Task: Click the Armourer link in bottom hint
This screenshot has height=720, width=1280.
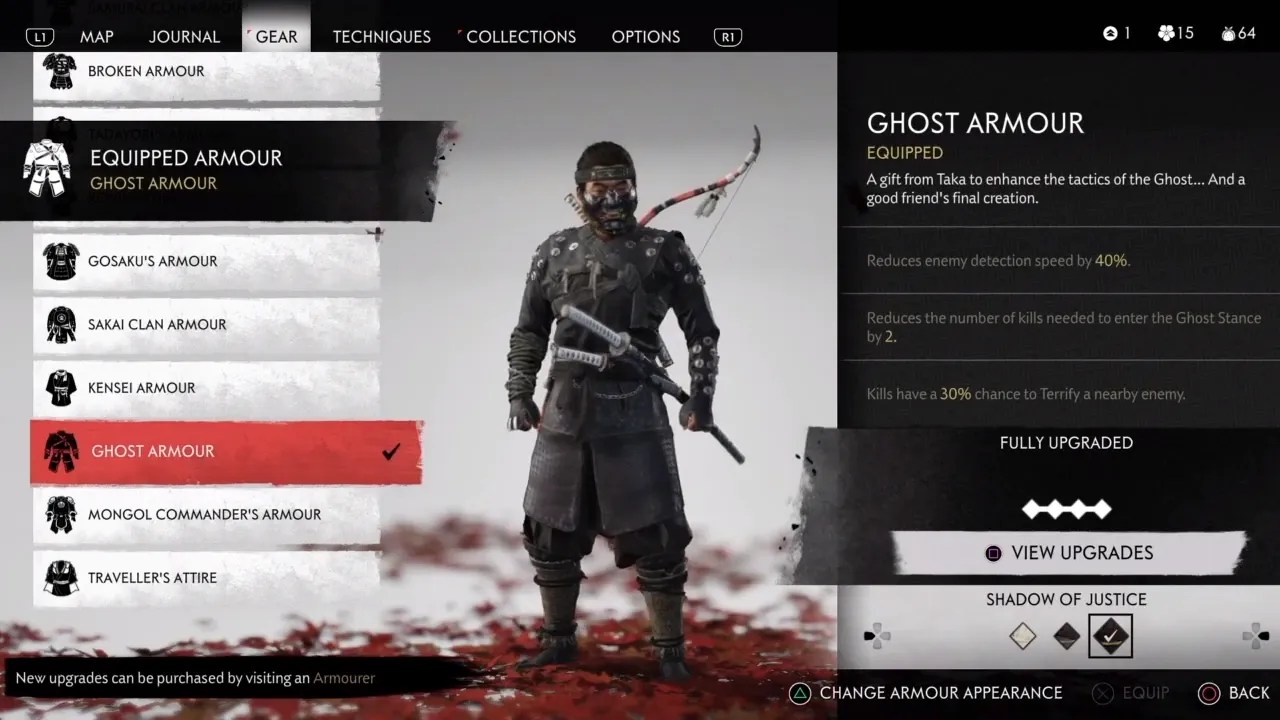Action: tap(344, 677)
